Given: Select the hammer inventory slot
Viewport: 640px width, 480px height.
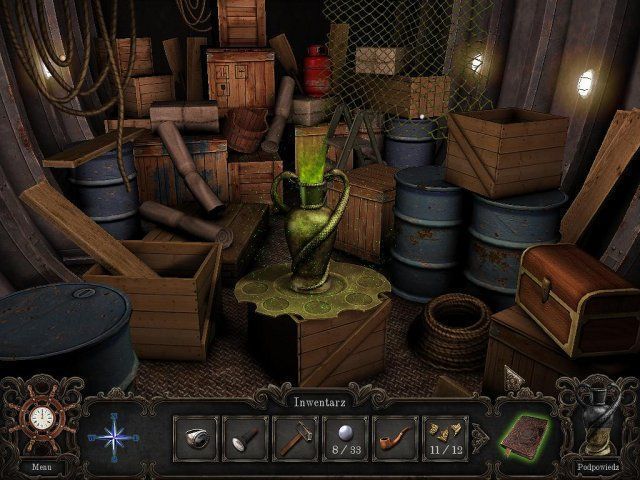Looking at the screenshot, I should (x=295, y=438).
